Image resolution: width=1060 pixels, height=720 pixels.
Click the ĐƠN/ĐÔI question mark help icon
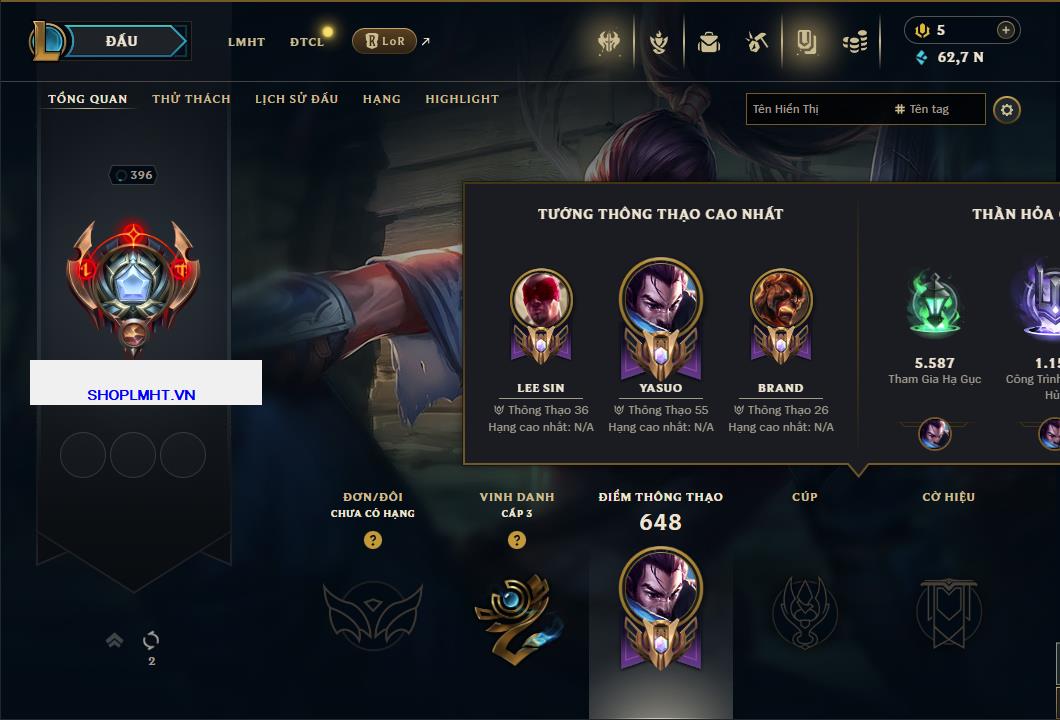click(373, 540)
